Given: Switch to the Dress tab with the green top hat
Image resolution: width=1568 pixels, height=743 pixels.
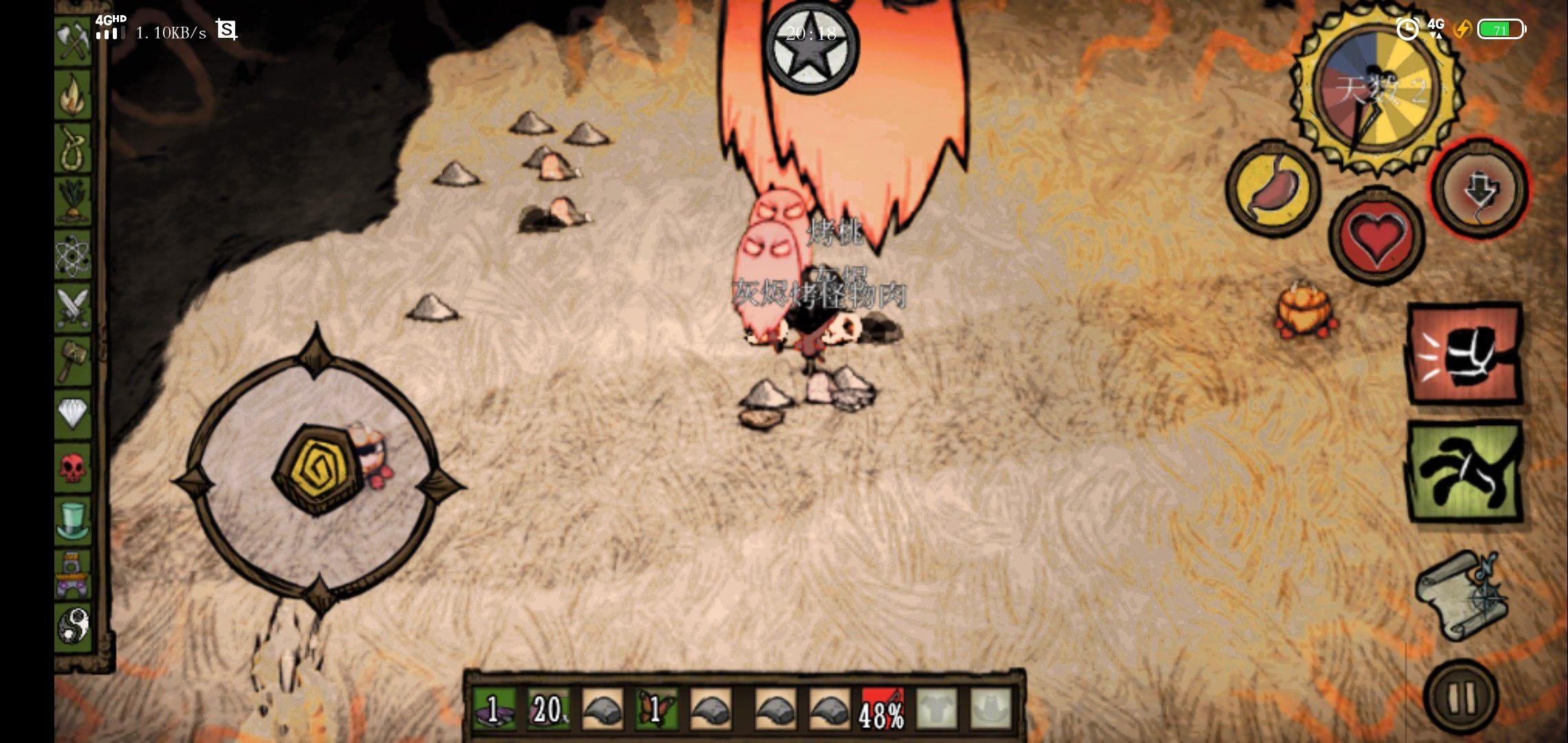Looking at the screenshot, I should tap(74, 520).
